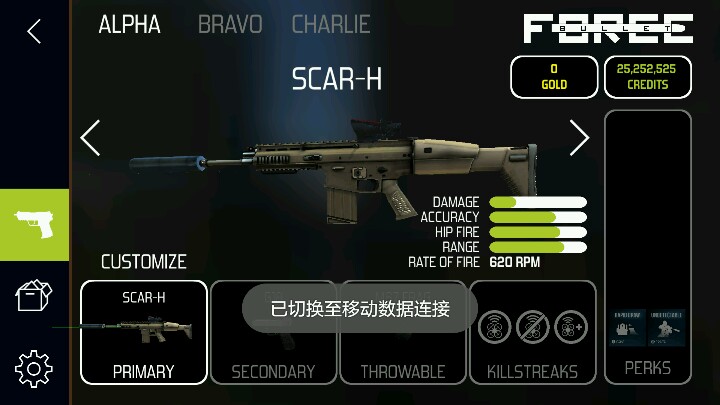720x405 pixels.
Task: Select the PRIMARY SCAR-H weapon slot
Action: pyautogui.click(x=144, y=332)
